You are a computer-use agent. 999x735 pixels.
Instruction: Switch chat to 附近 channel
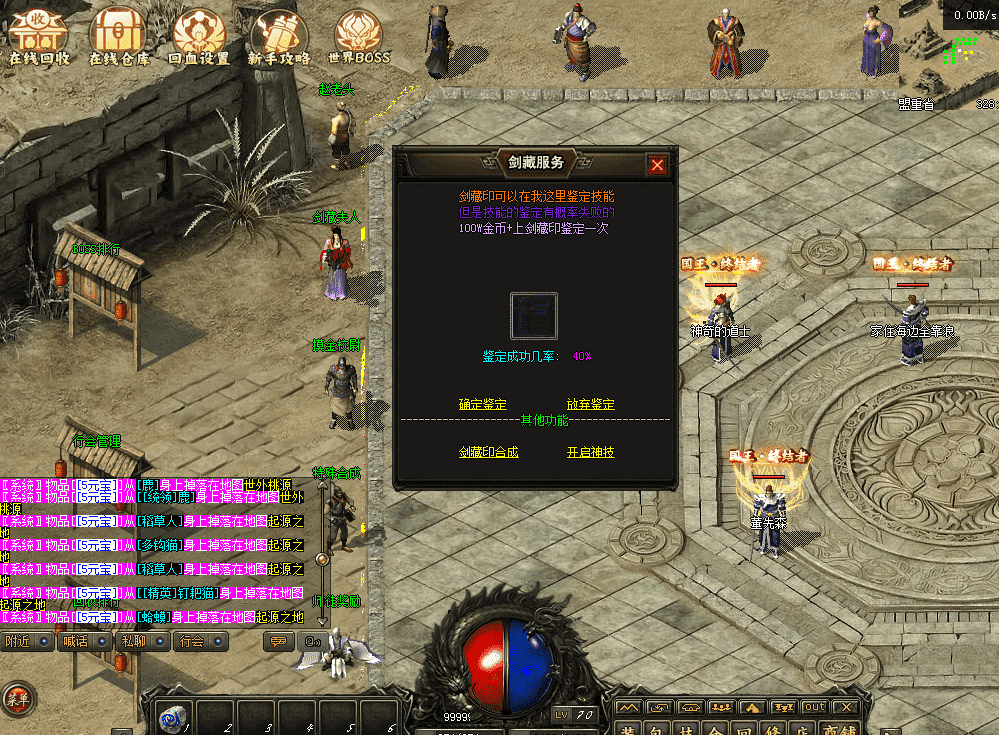[27, 641]
